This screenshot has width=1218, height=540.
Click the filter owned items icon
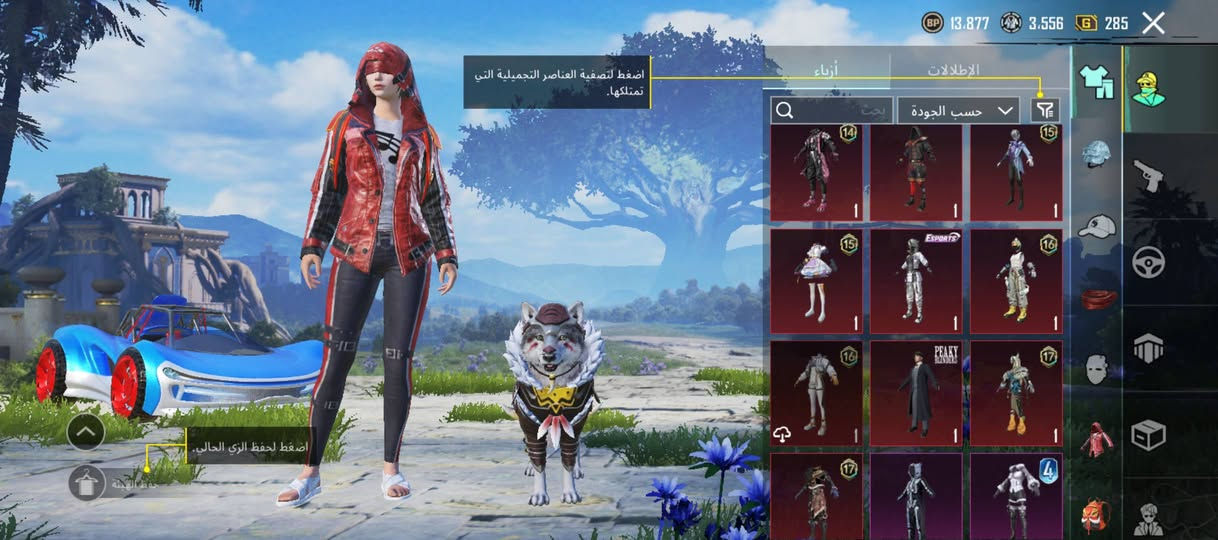[x=1046, y=109]
